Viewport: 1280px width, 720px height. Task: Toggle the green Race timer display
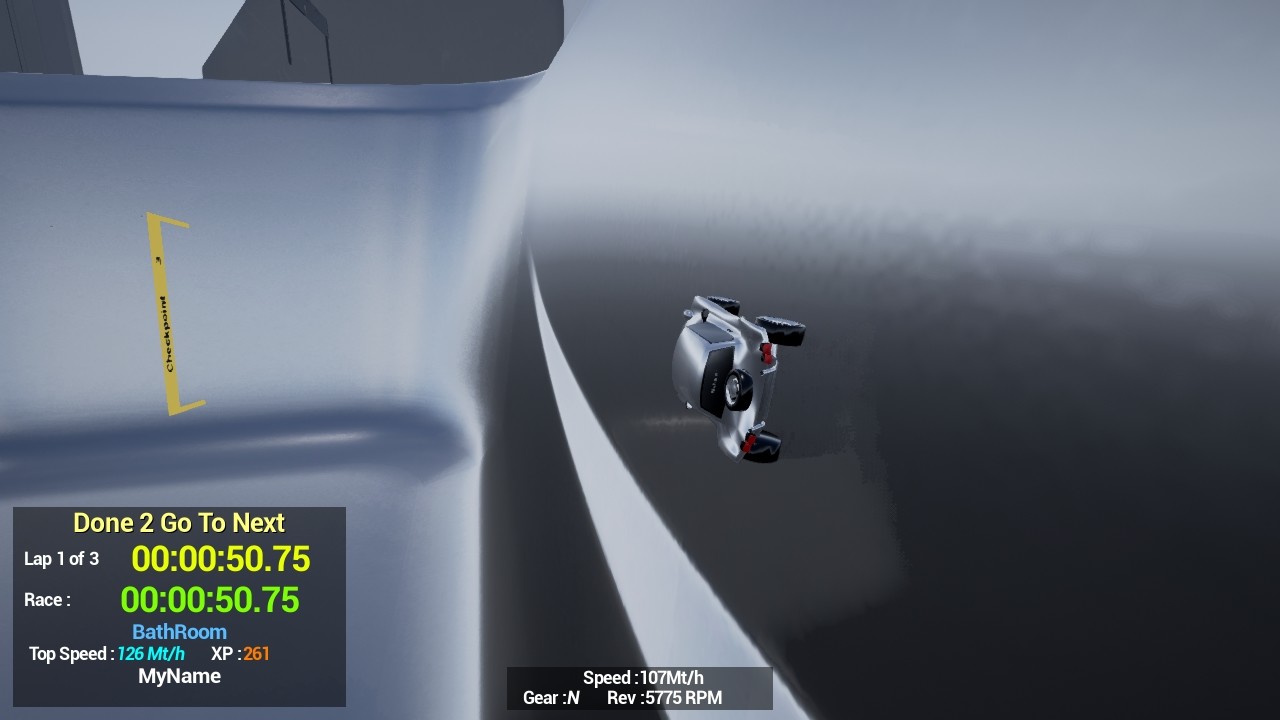coord(214,600)
